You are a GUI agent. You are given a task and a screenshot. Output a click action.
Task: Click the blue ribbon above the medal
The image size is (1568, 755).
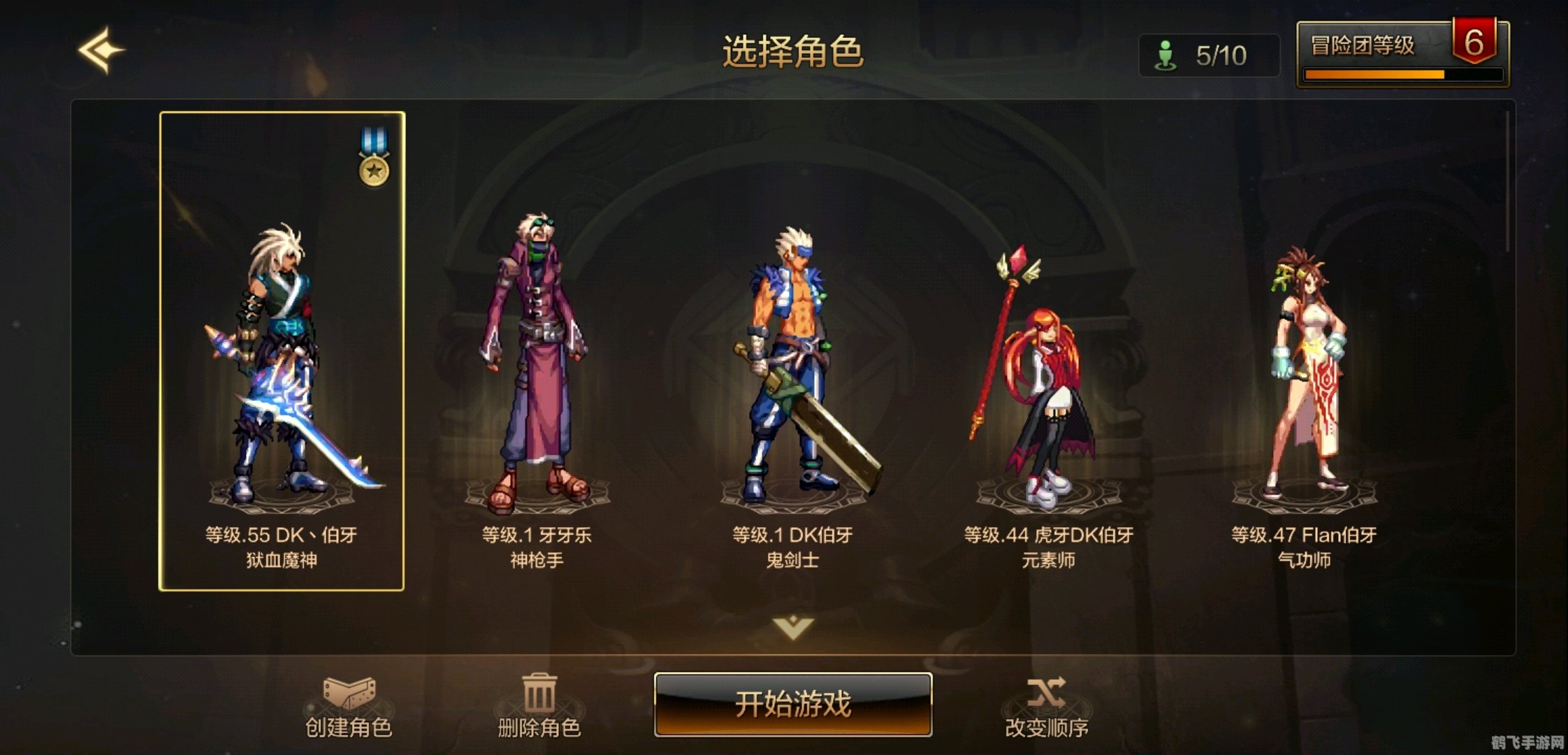point(372,138)
